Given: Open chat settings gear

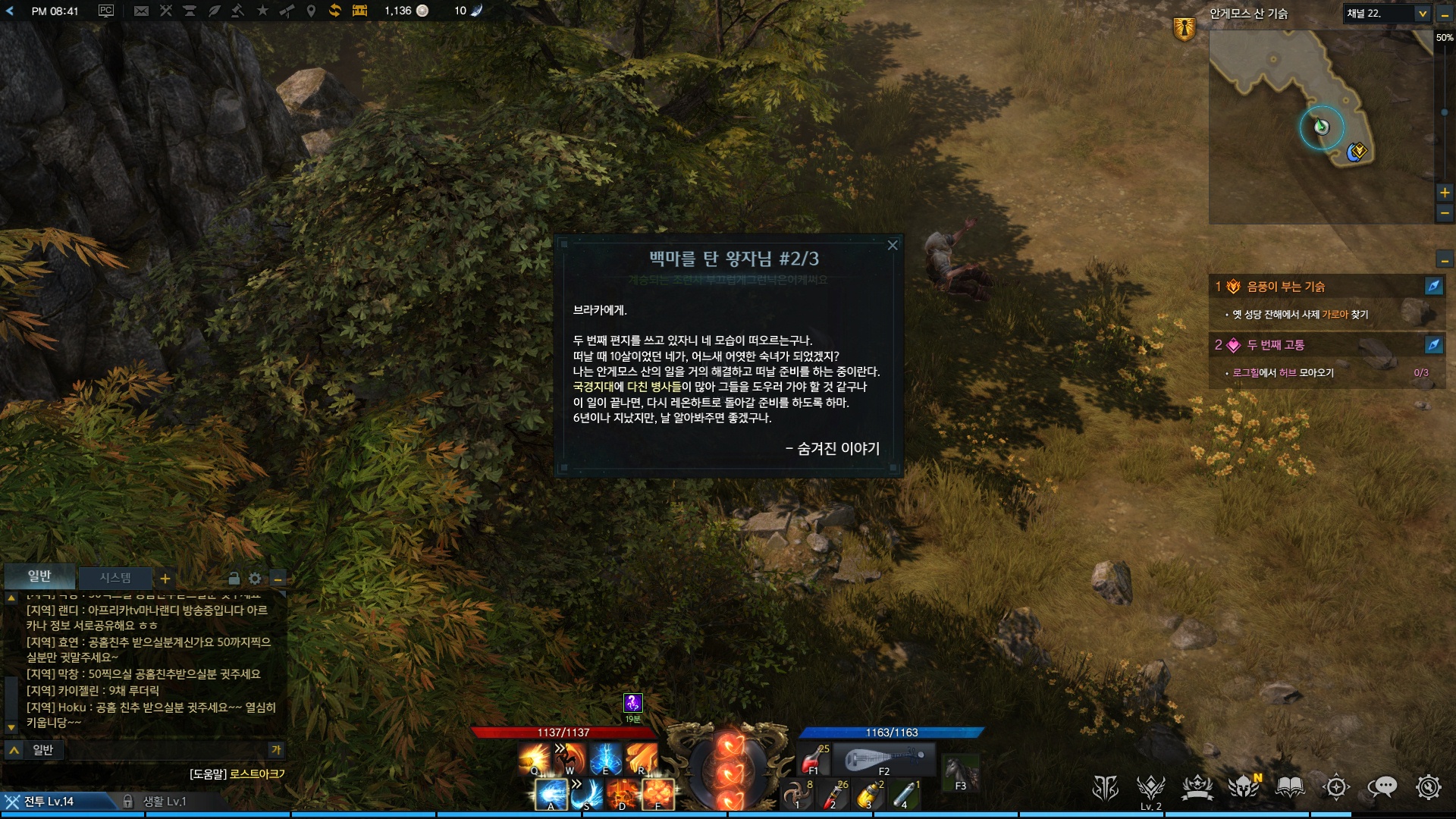Looking at the screenshot, I should pyautogui.click(x=255, y=579).
